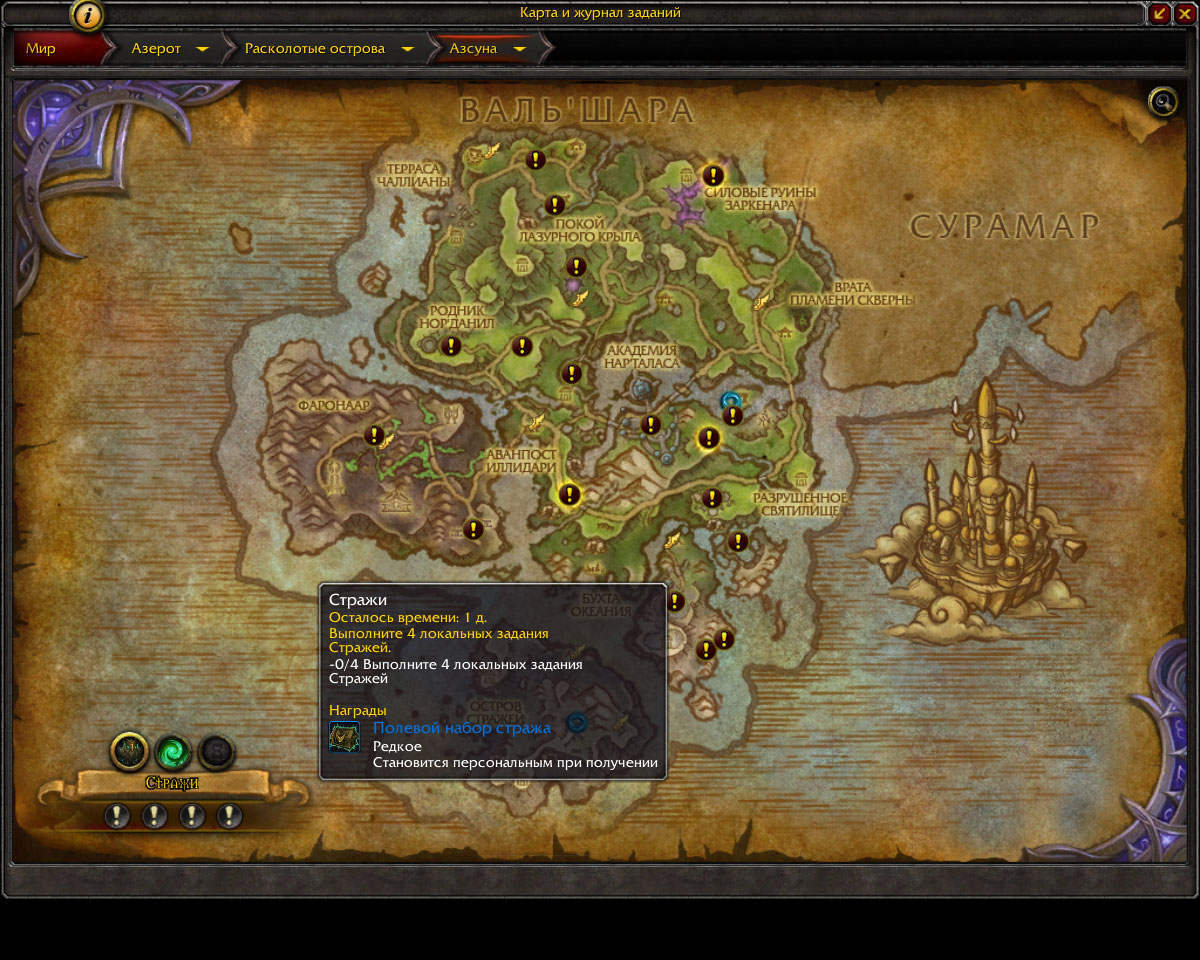1200x960 pixels.
Task: Click the glowing quest marker below Аванпост Иллидари
Action: pyautogui.click(x=569, y=494)
